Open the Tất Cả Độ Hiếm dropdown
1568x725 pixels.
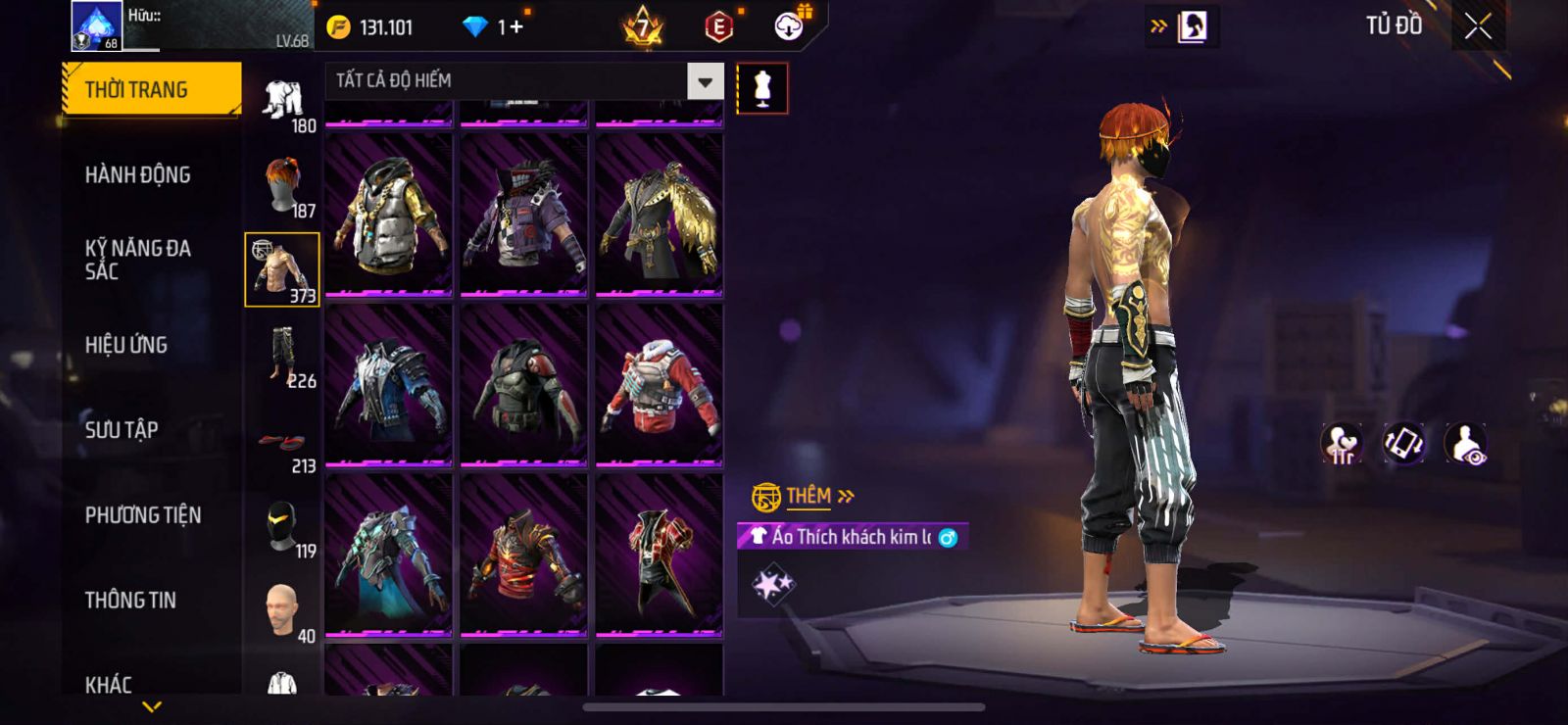click(705, 81)
